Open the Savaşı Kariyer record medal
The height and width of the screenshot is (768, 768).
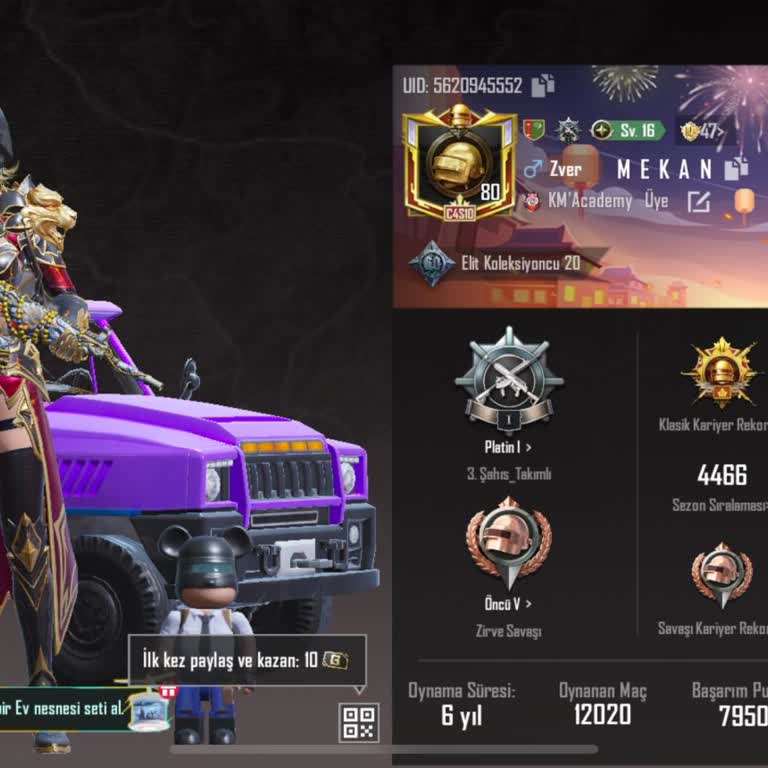[721, 575]
